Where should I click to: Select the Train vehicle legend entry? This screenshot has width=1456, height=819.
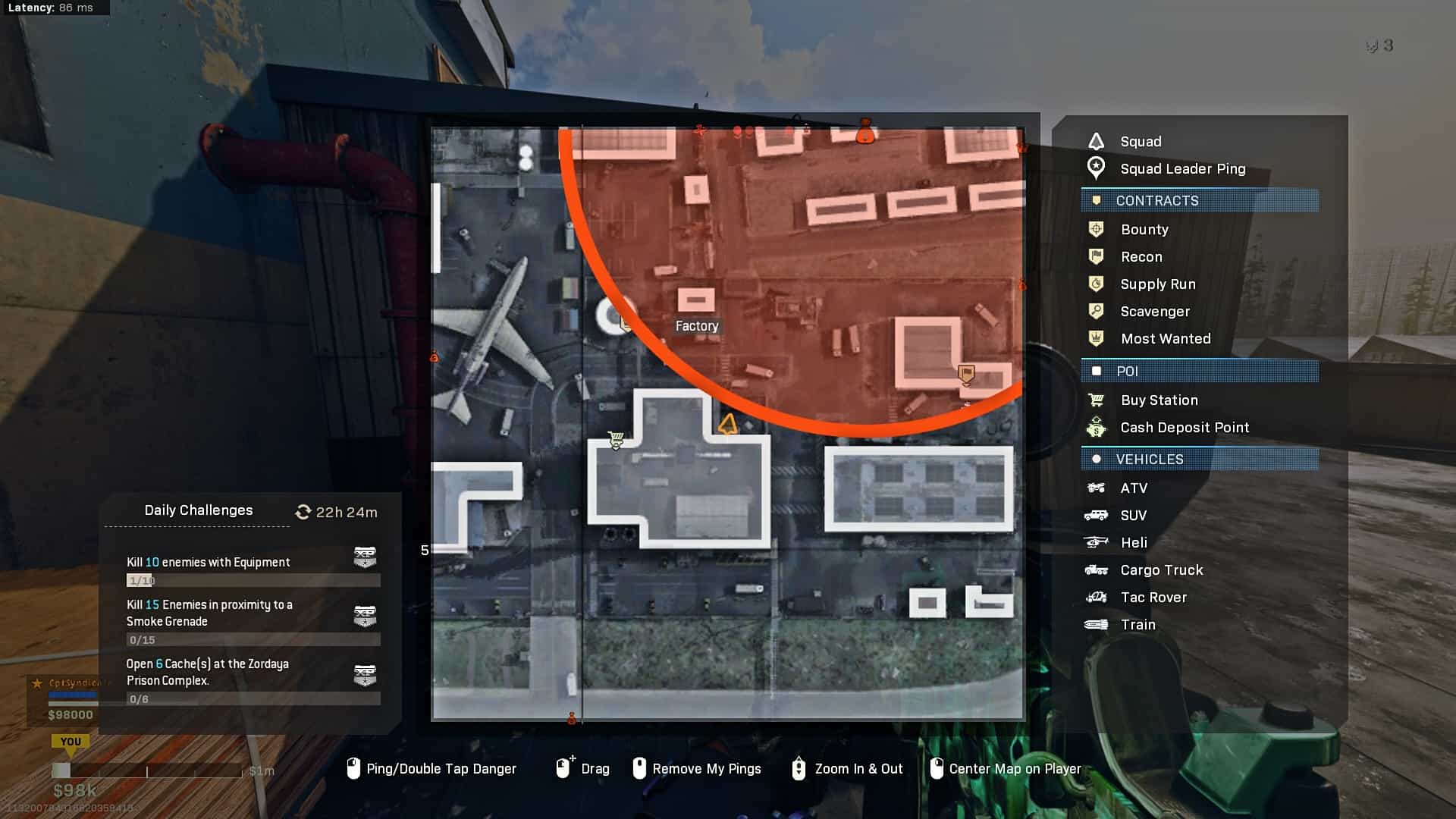click(1137, 625)
